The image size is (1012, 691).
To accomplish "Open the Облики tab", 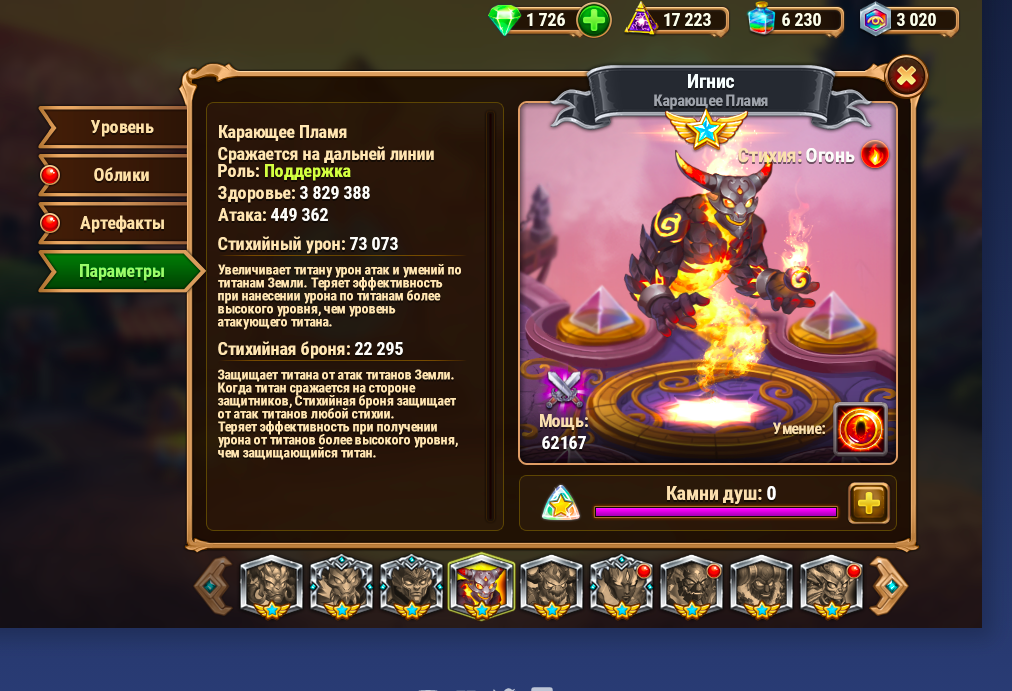I will pyautogui.click(x=116, y=175).
